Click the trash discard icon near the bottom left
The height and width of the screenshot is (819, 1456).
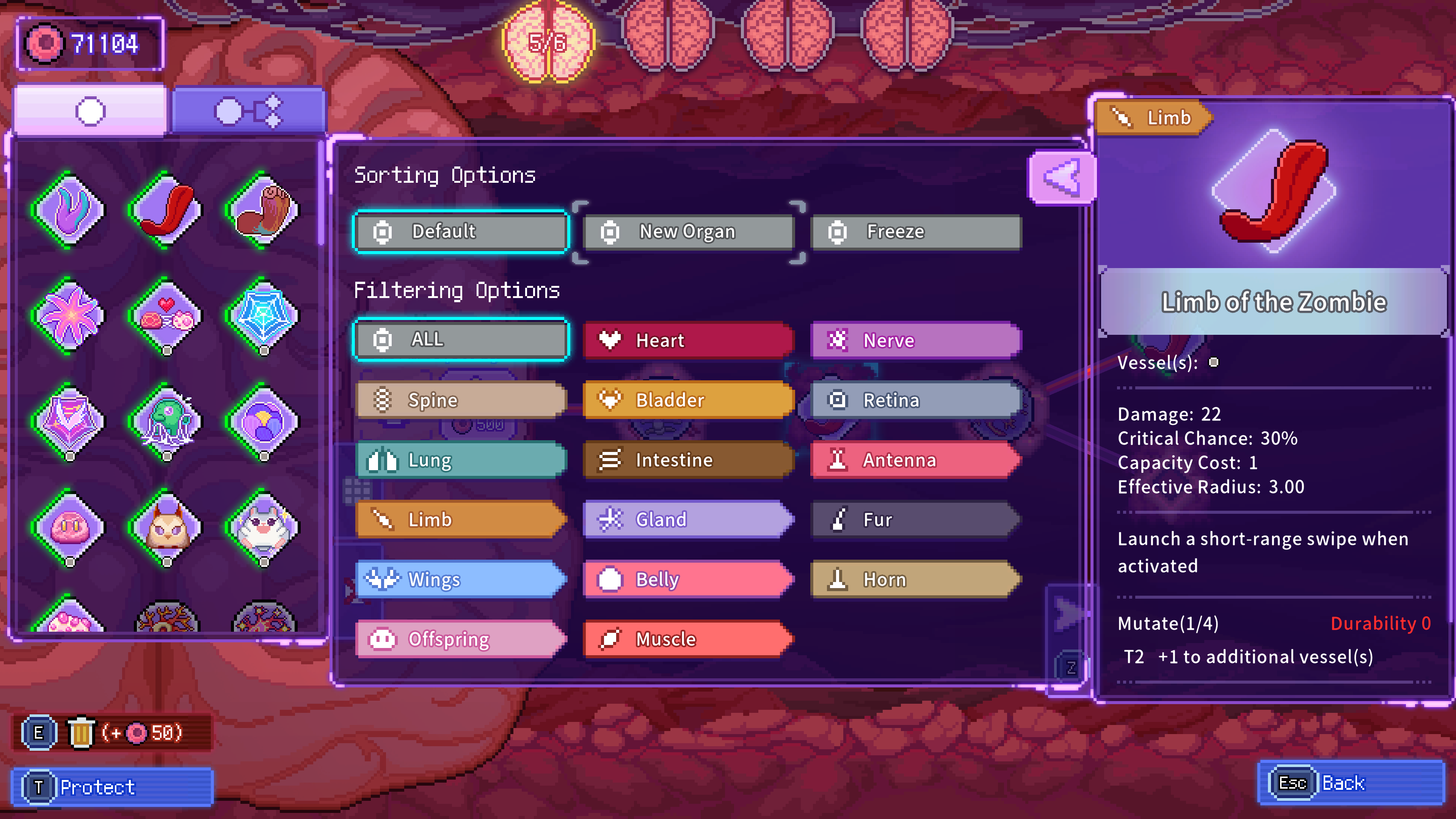click(81, 732)
